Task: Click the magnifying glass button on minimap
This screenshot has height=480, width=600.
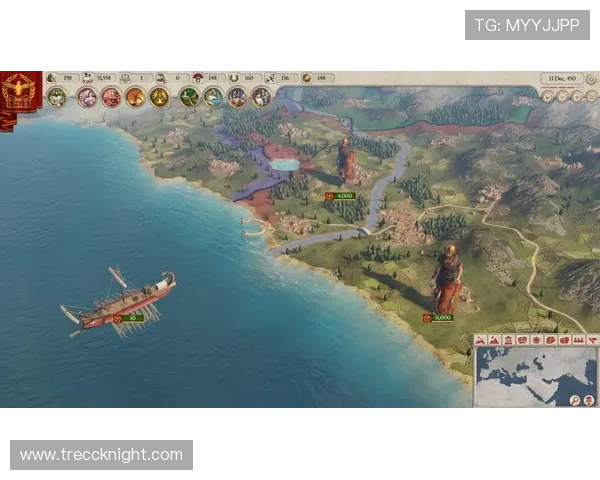Action: pyautogui.click(x=575, y=400)
